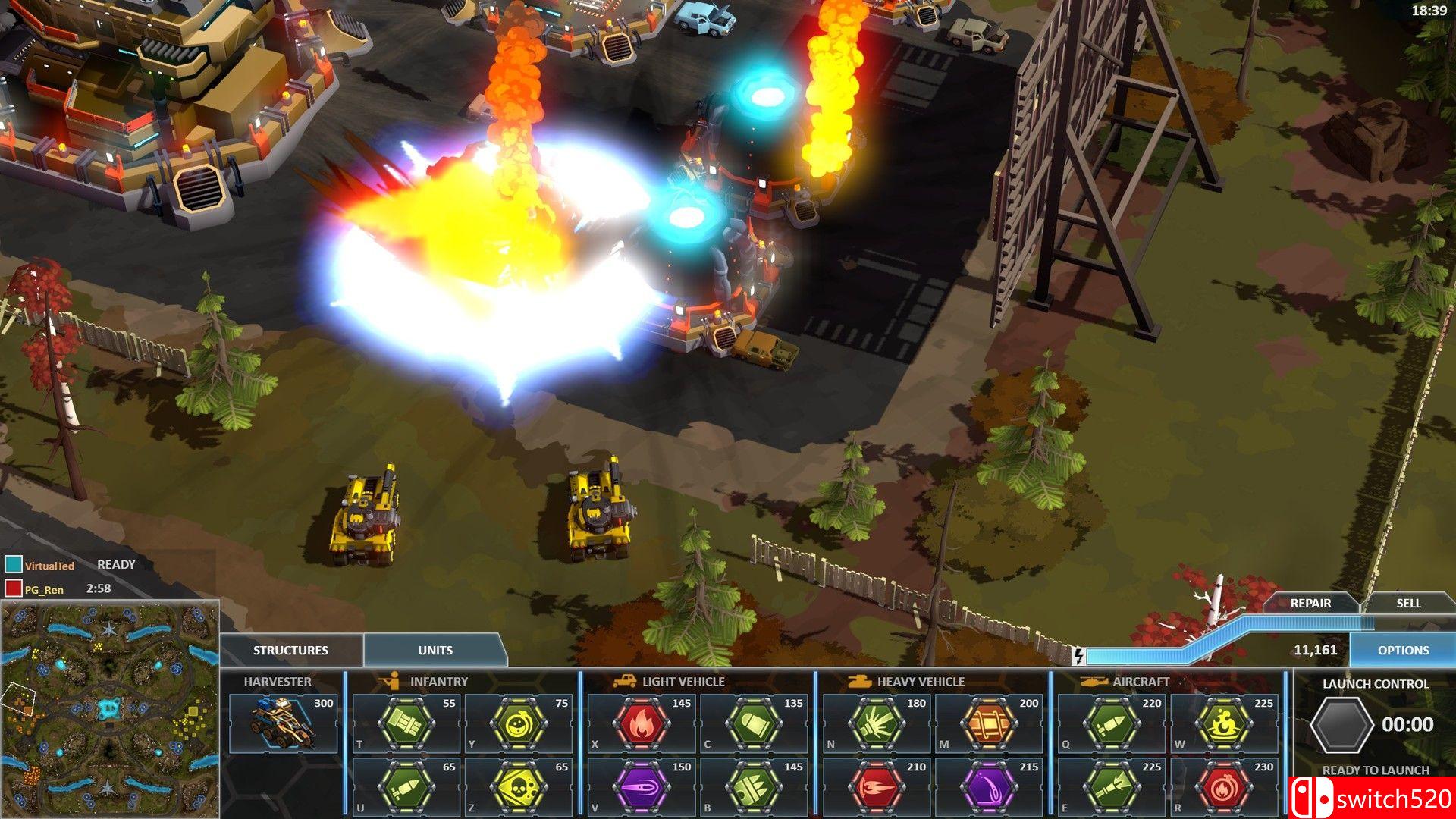This screenshot has width=1456, height=819.
Task: Click the minimap to move the camera
Action: click(110, 709)
